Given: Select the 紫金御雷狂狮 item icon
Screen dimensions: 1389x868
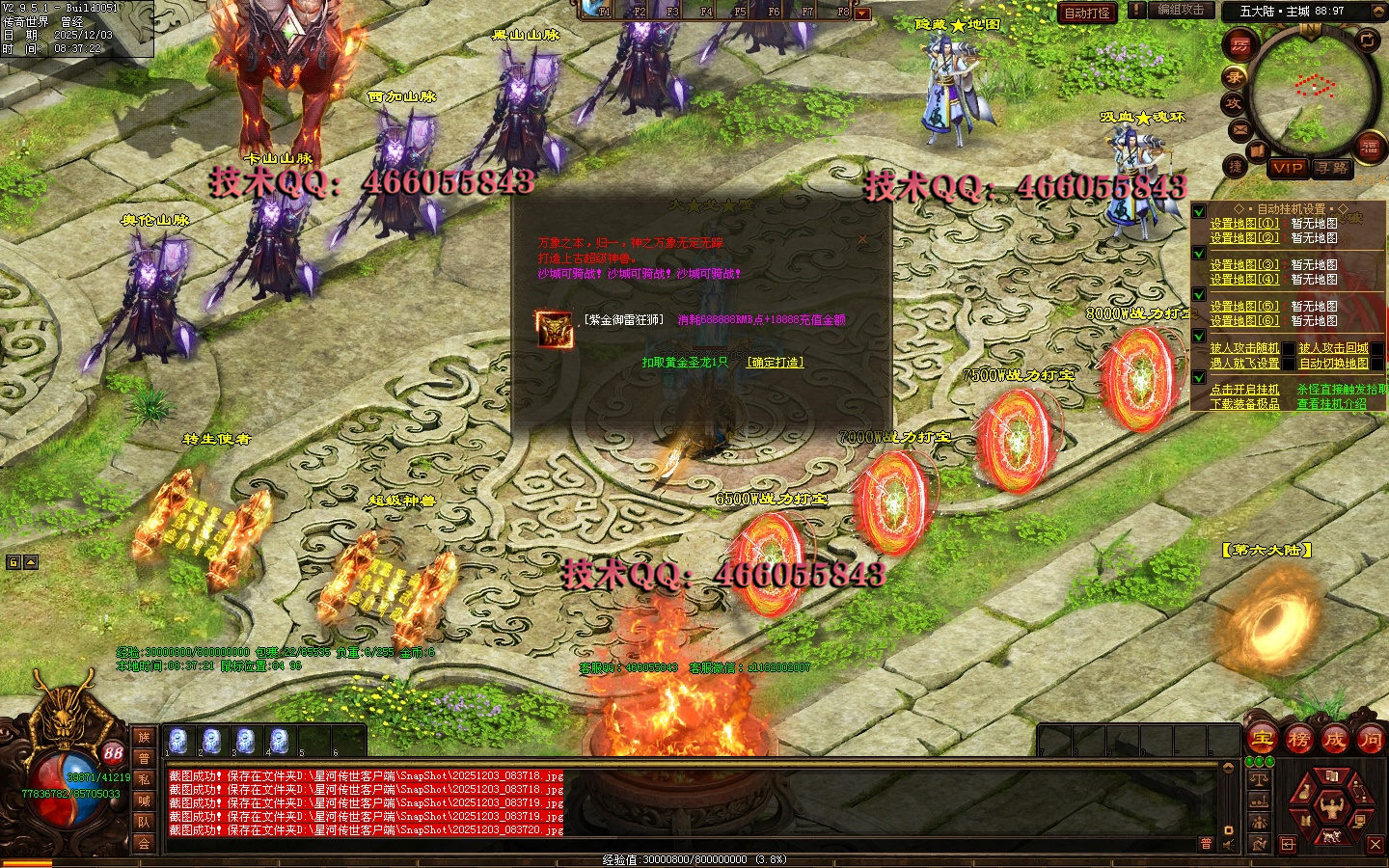Looking at the screenshot, I should [555, 330].
